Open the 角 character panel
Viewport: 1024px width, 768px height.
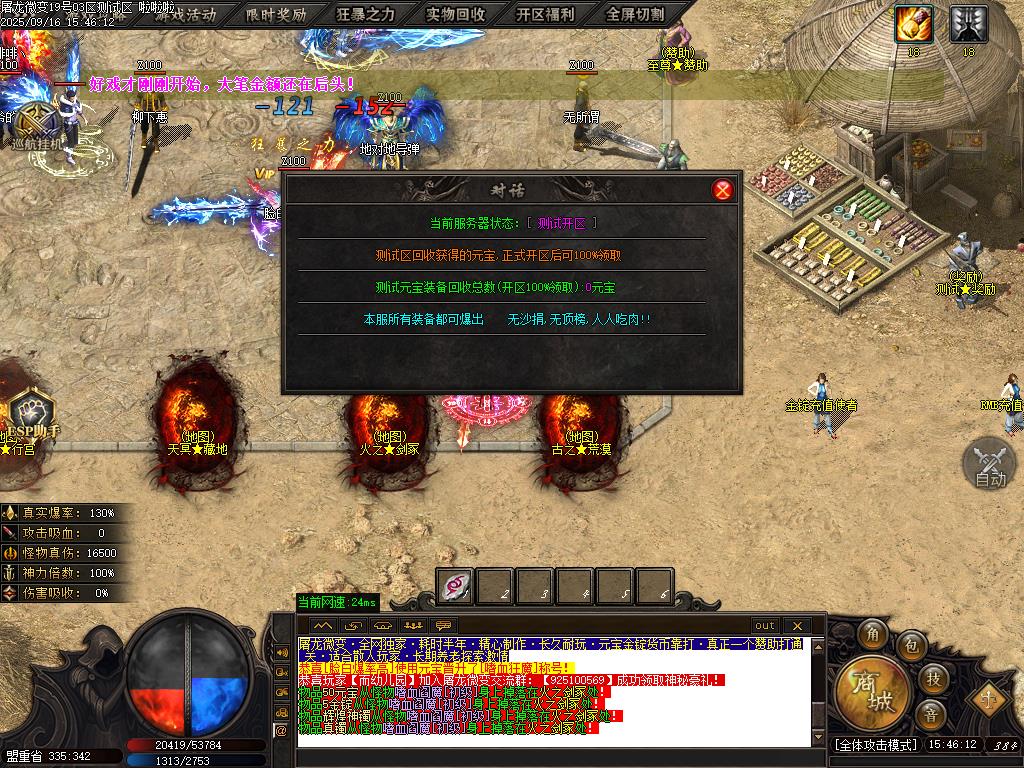(872, 635)
